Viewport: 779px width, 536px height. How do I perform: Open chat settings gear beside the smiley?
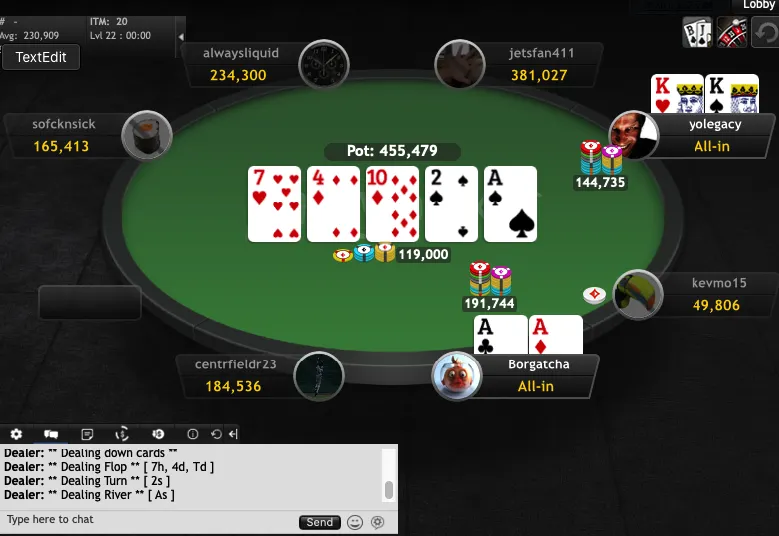click(377, 522)
